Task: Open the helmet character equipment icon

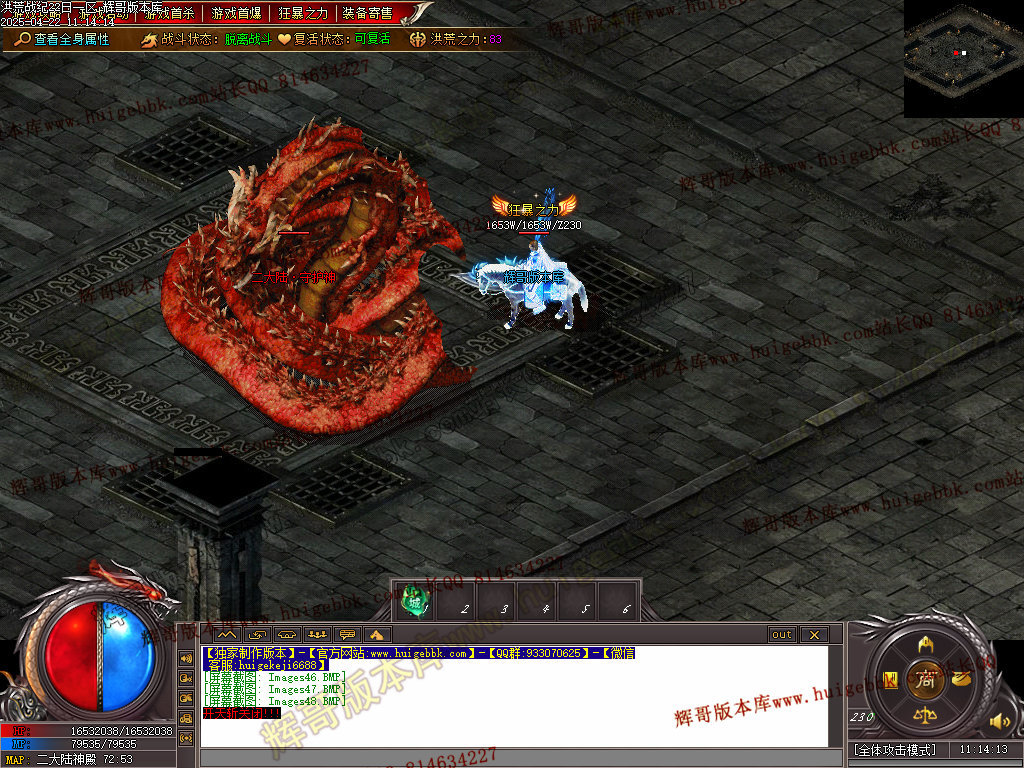Action: point(926,643)
